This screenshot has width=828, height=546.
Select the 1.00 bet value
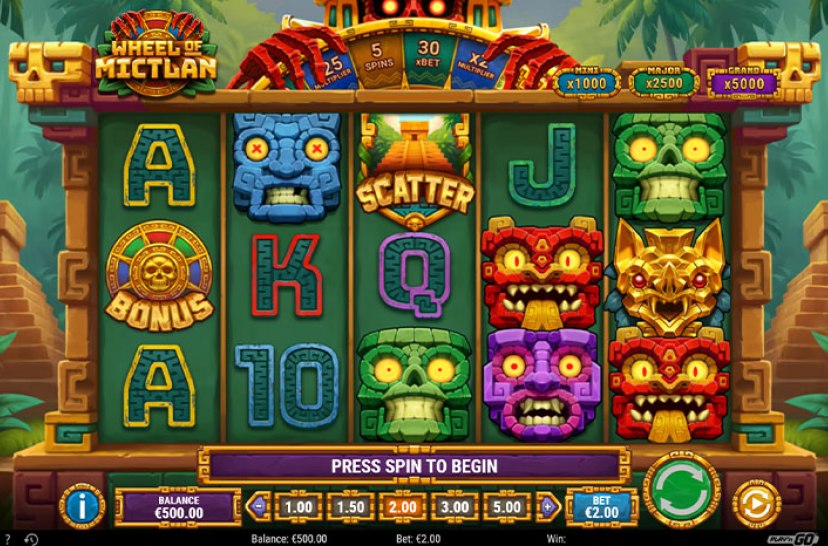click(298, 507)
